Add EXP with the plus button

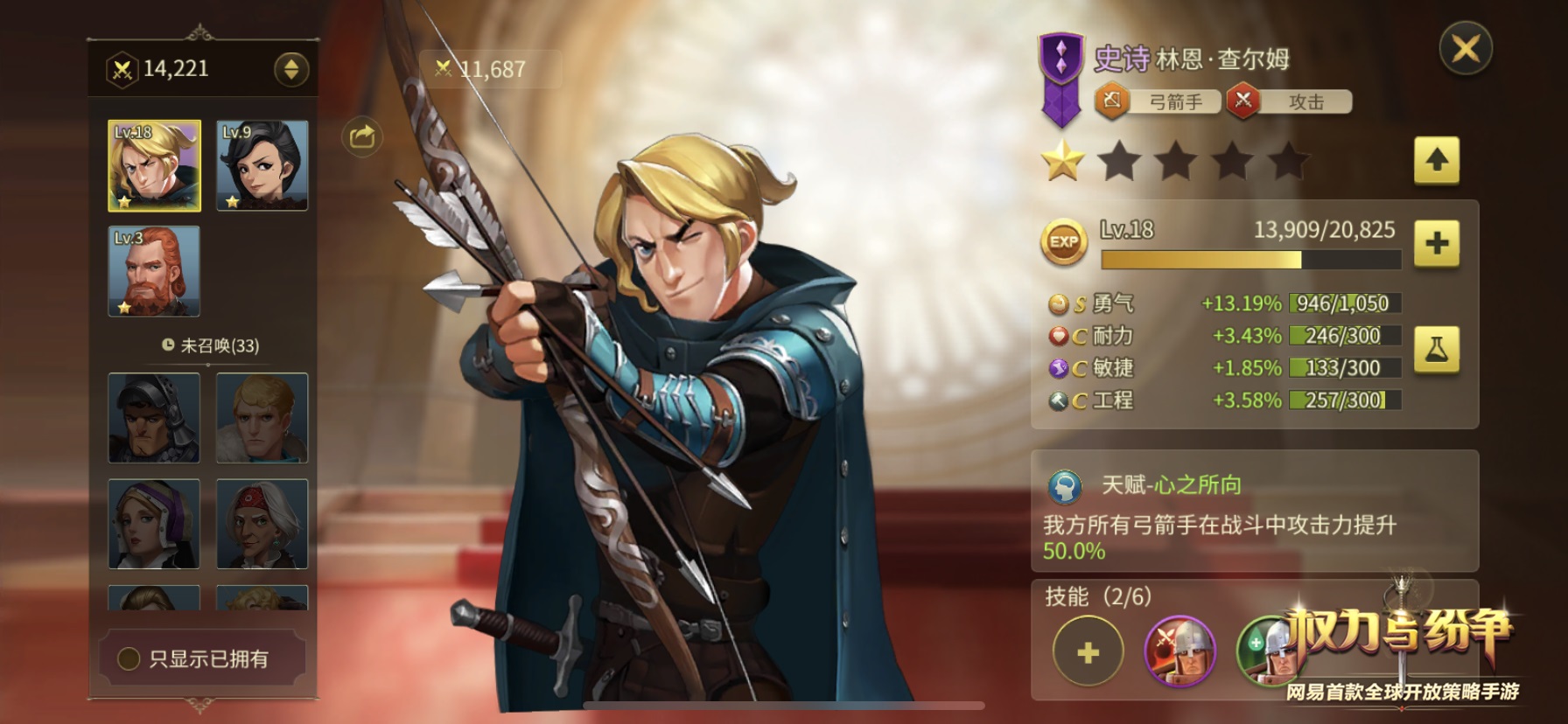1436,243
